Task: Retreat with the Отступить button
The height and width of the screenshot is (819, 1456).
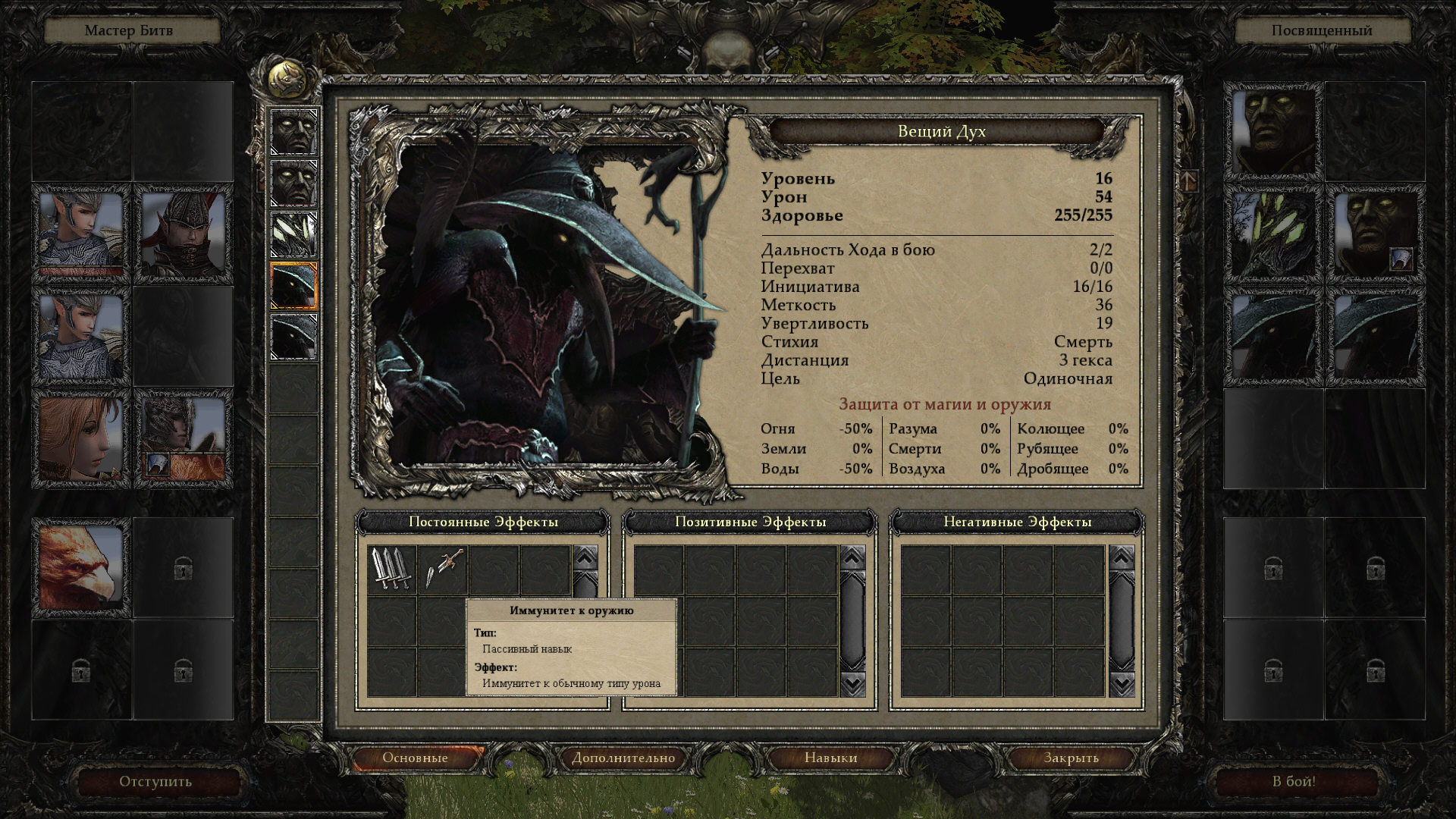Action: [x=155, y=781]
